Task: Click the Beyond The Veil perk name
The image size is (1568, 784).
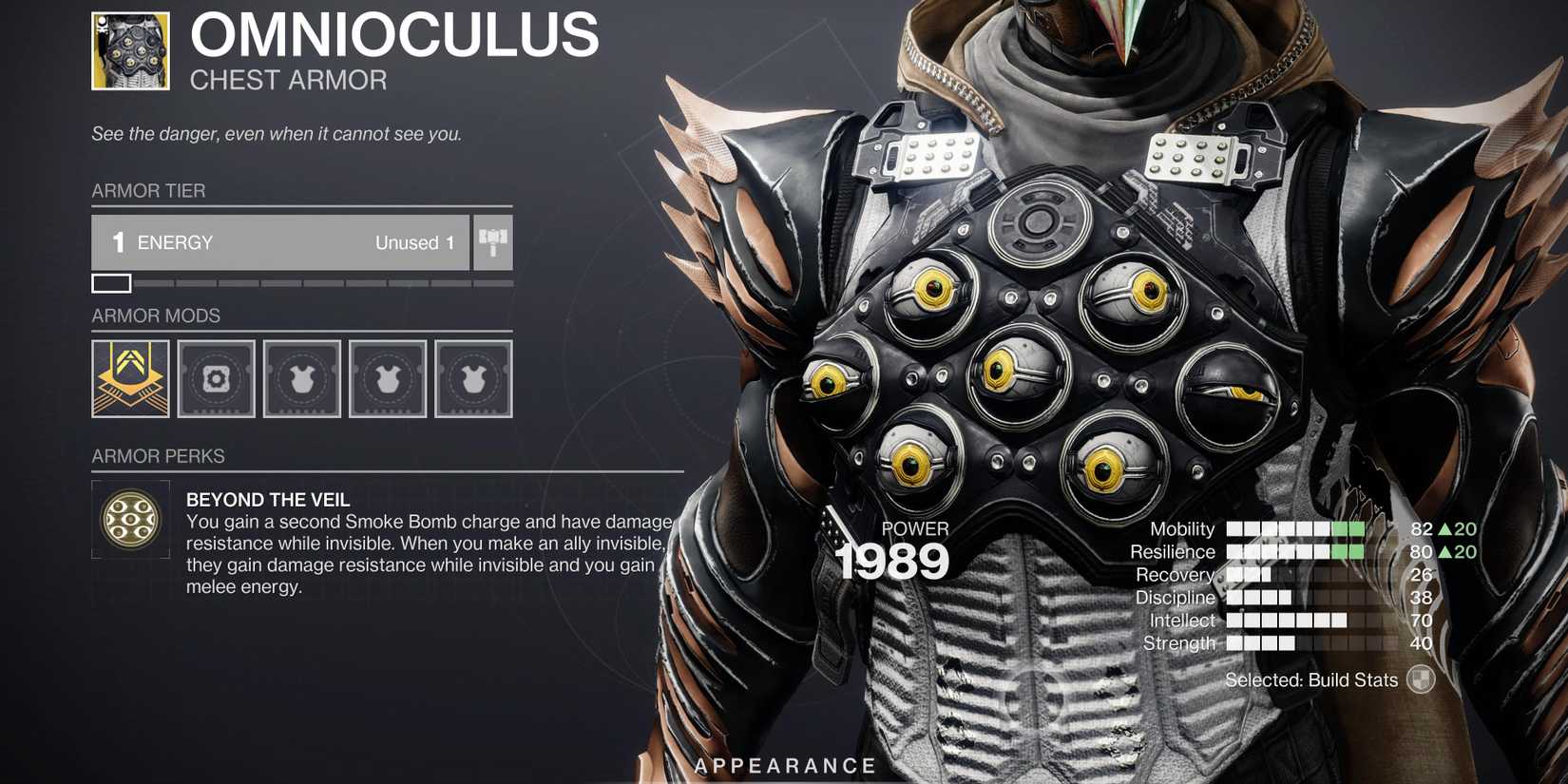Action: point(268,499)
